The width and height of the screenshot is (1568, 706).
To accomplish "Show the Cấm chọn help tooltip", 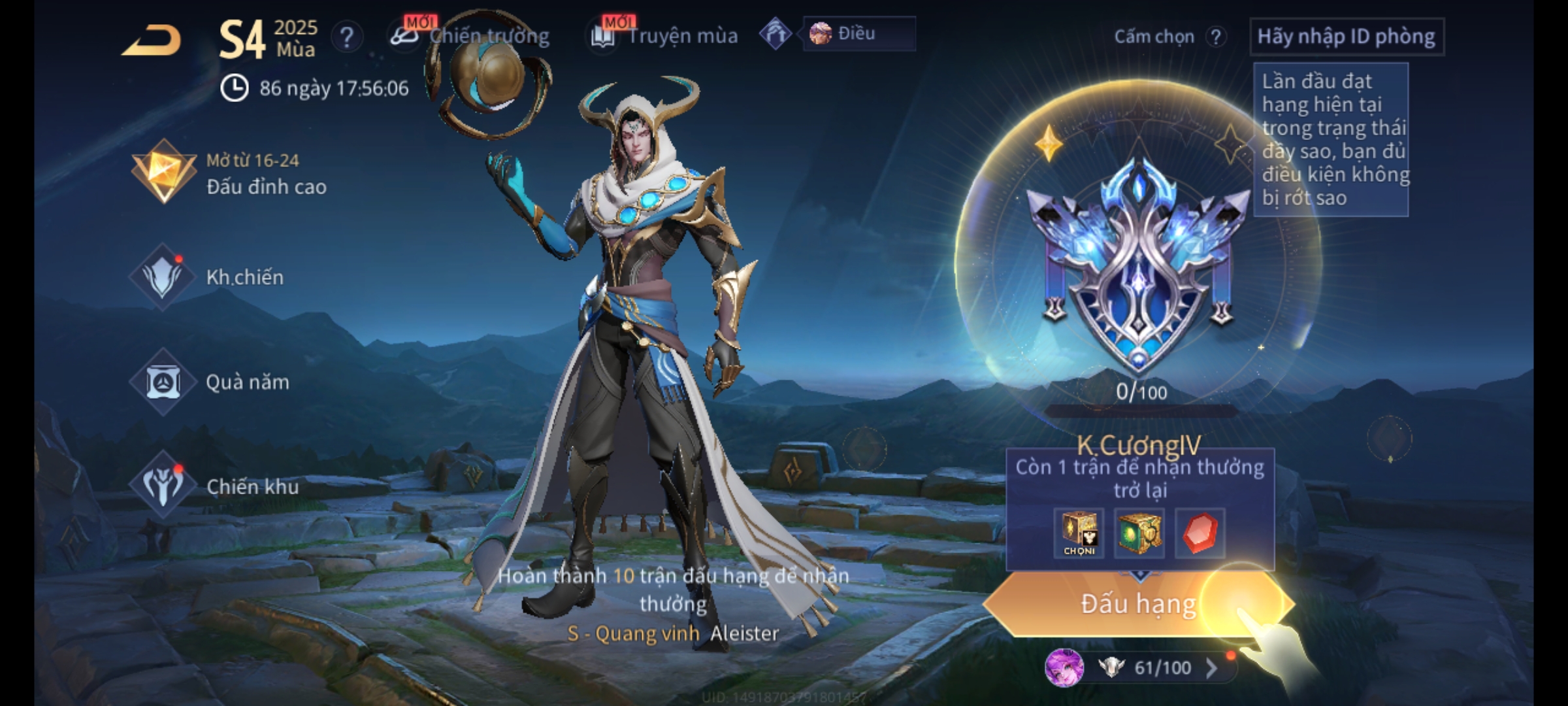I will coord(1215,37).
